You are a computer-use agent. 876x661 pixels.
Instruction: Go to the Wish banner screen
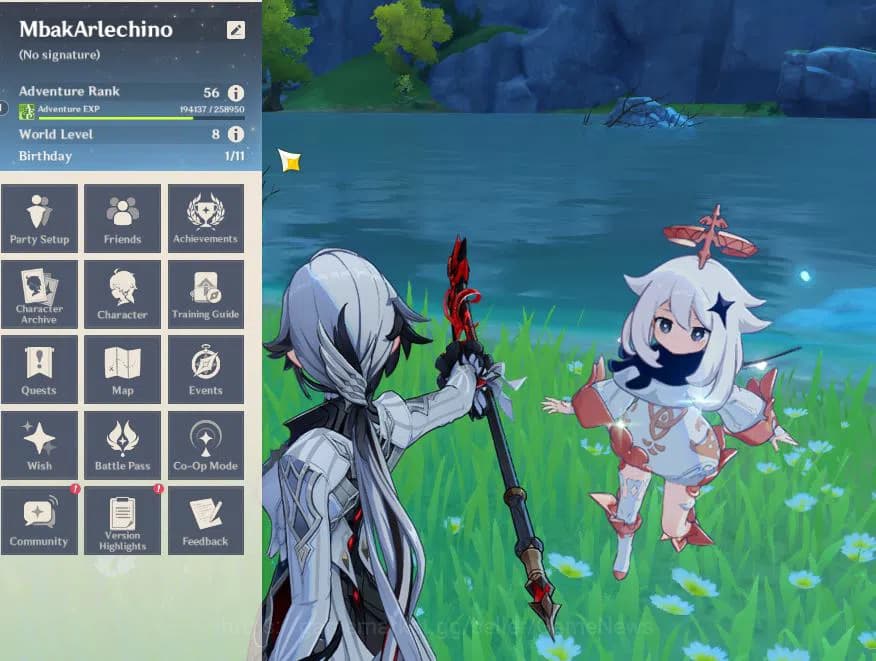pyautogui.click(x=39, y=445)
